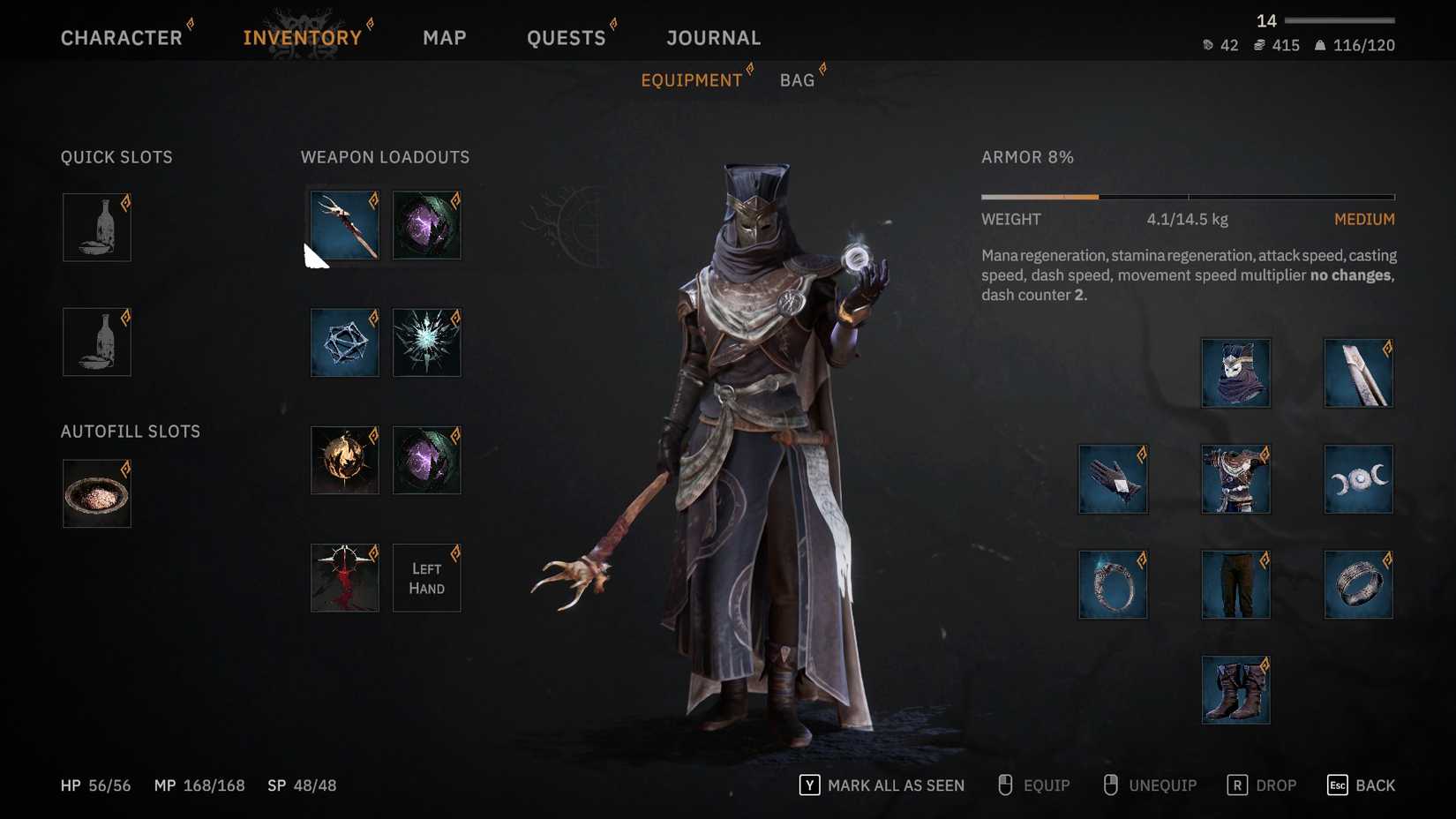The image size is (1456, 819).
Task: Click the fire spell icon in loadout three
Action: pyautogui.click(x=344, y=460)
